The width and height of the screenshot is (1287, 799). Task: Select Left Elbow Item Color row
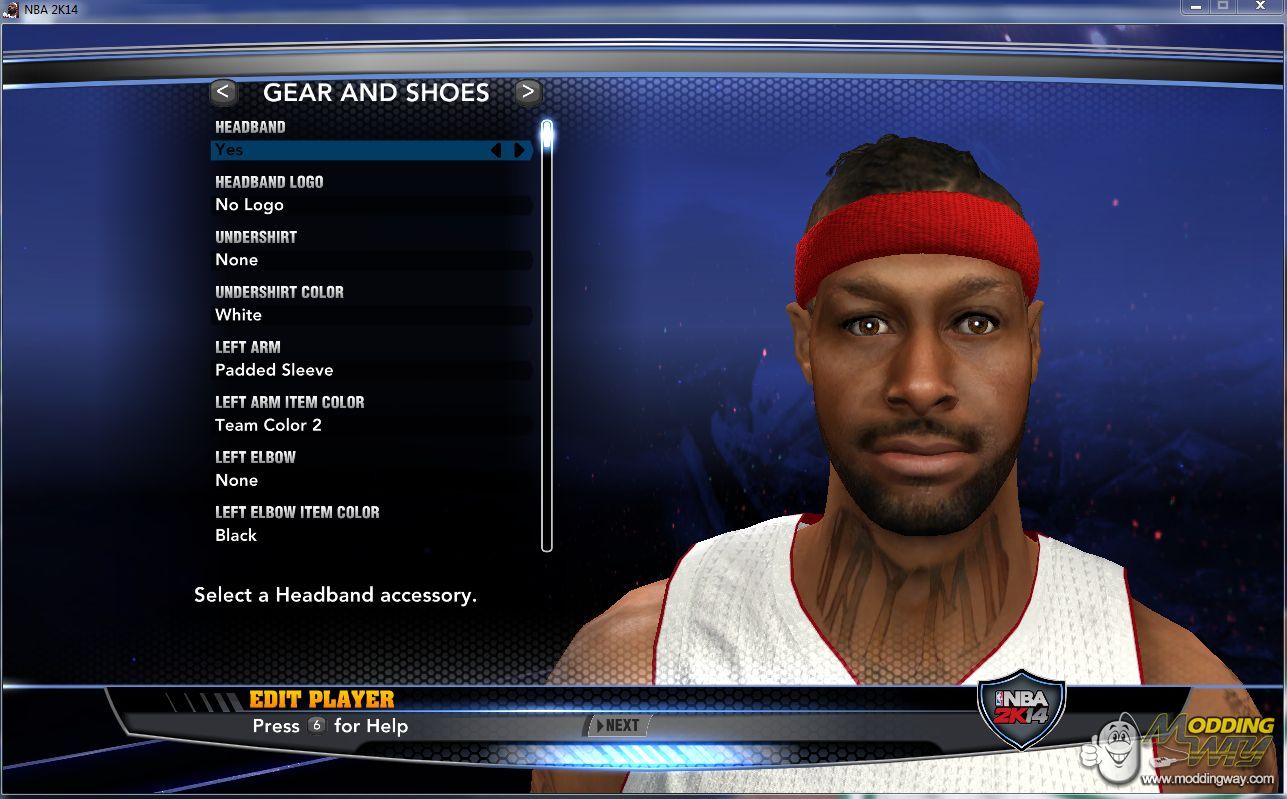[x=370, y=535]
